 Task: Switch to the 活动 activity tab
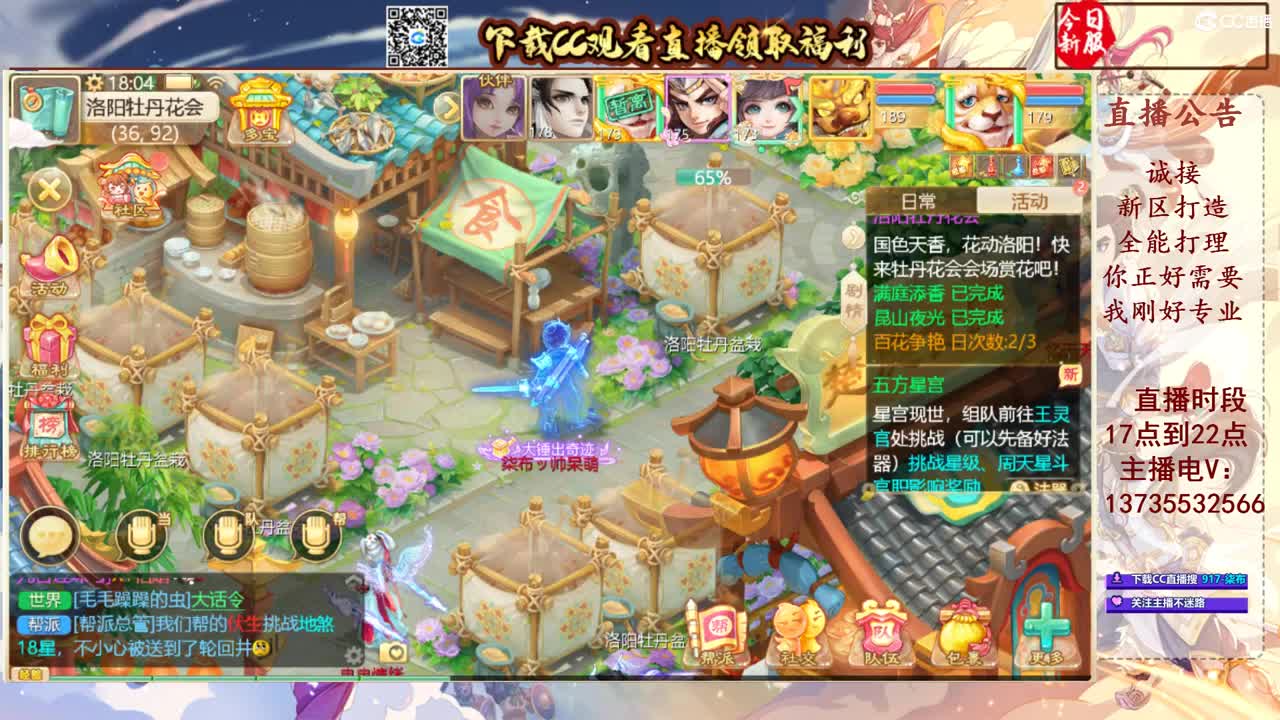click(x=1030, y=198)
